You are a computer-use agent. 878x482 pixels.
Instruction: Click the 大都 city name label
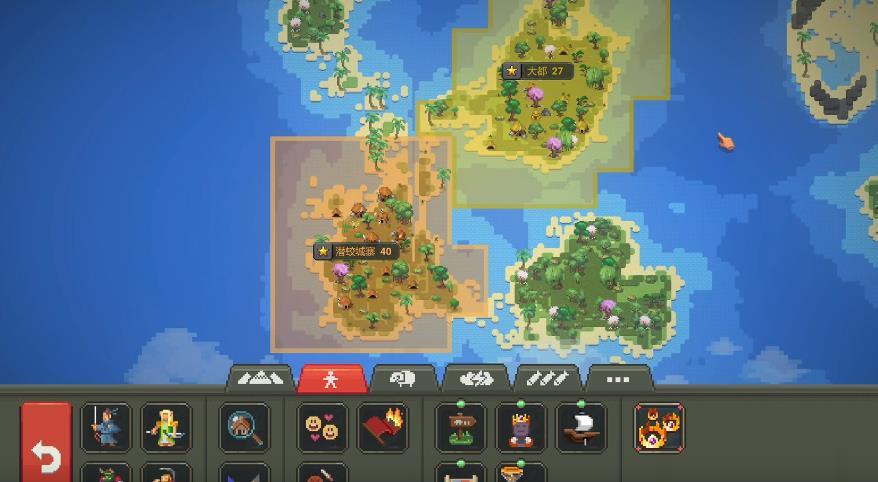538,71
